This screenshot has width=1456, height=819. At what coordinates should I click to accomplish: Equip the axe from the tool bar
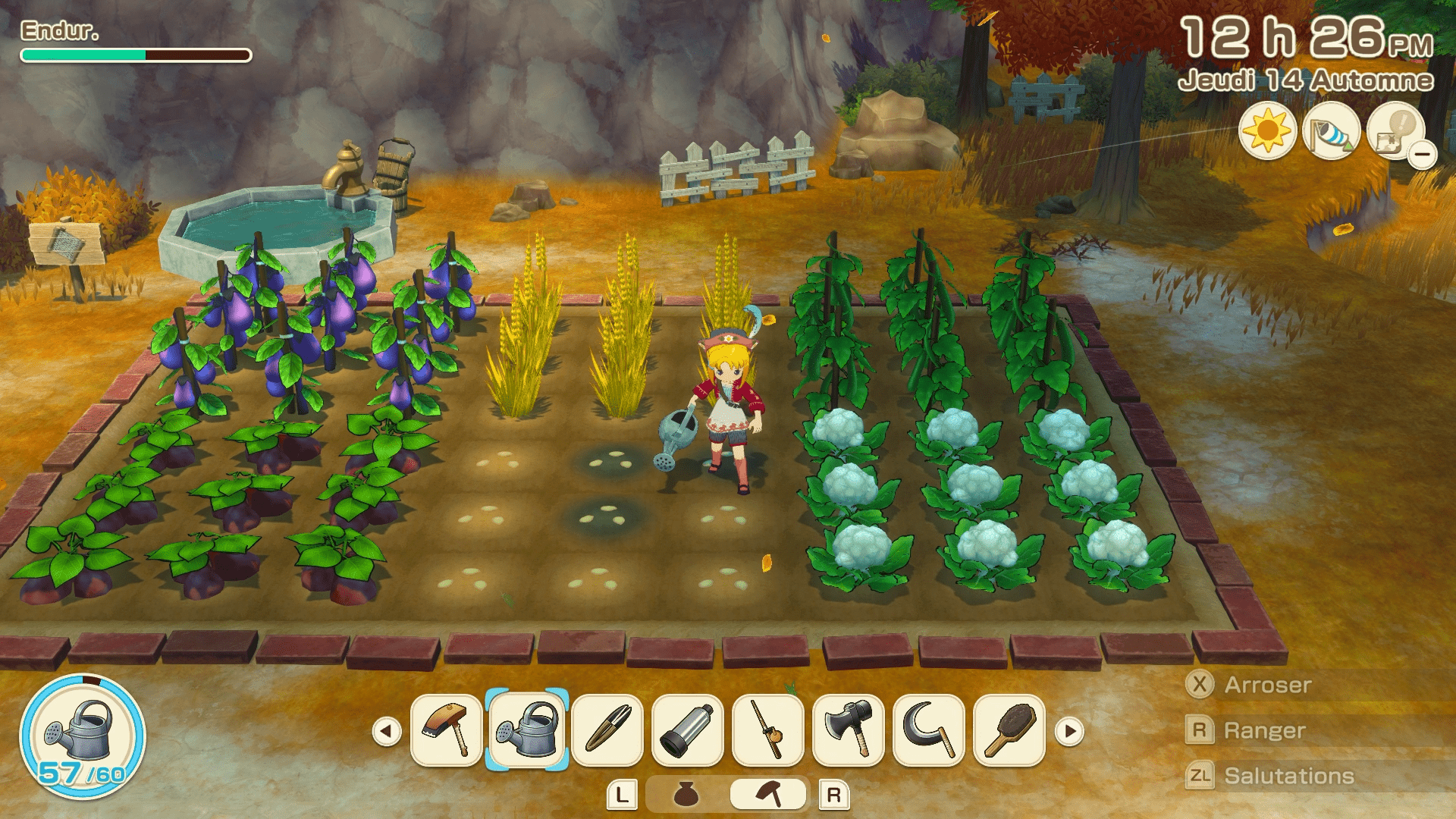849,730
